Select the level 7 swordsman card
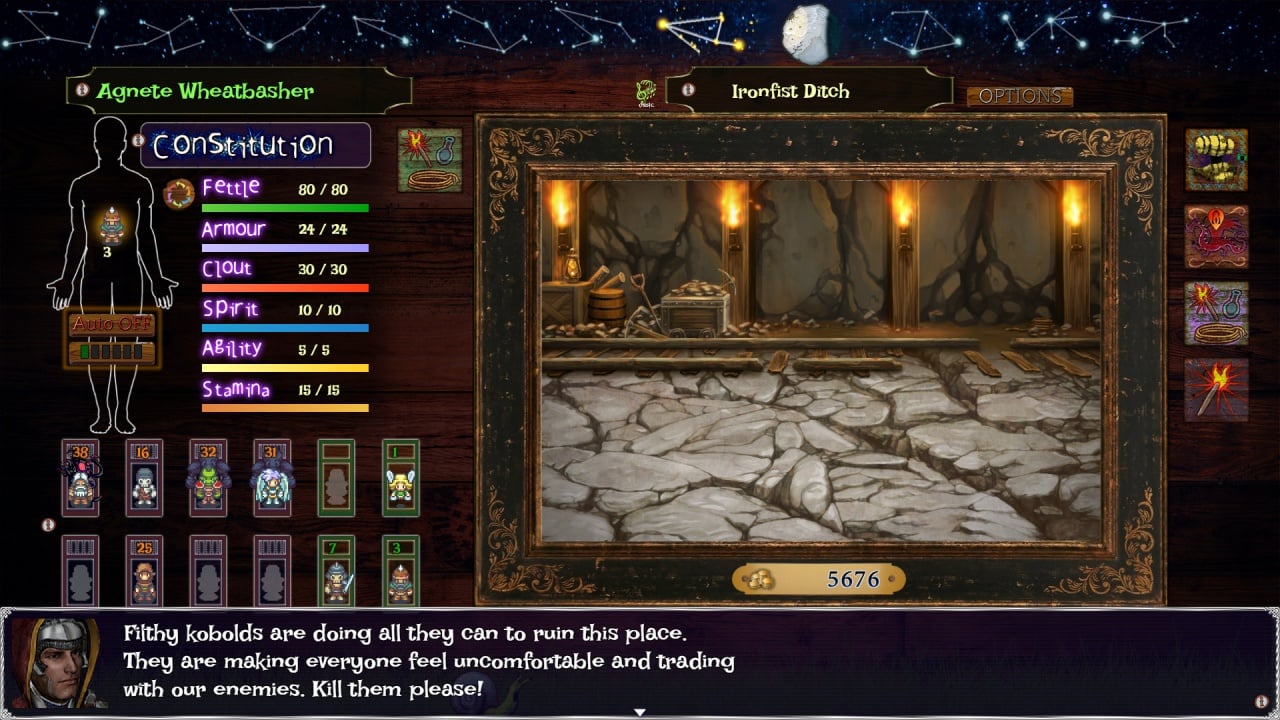Viewport: 1280px width, 720px height. [336, 572]
